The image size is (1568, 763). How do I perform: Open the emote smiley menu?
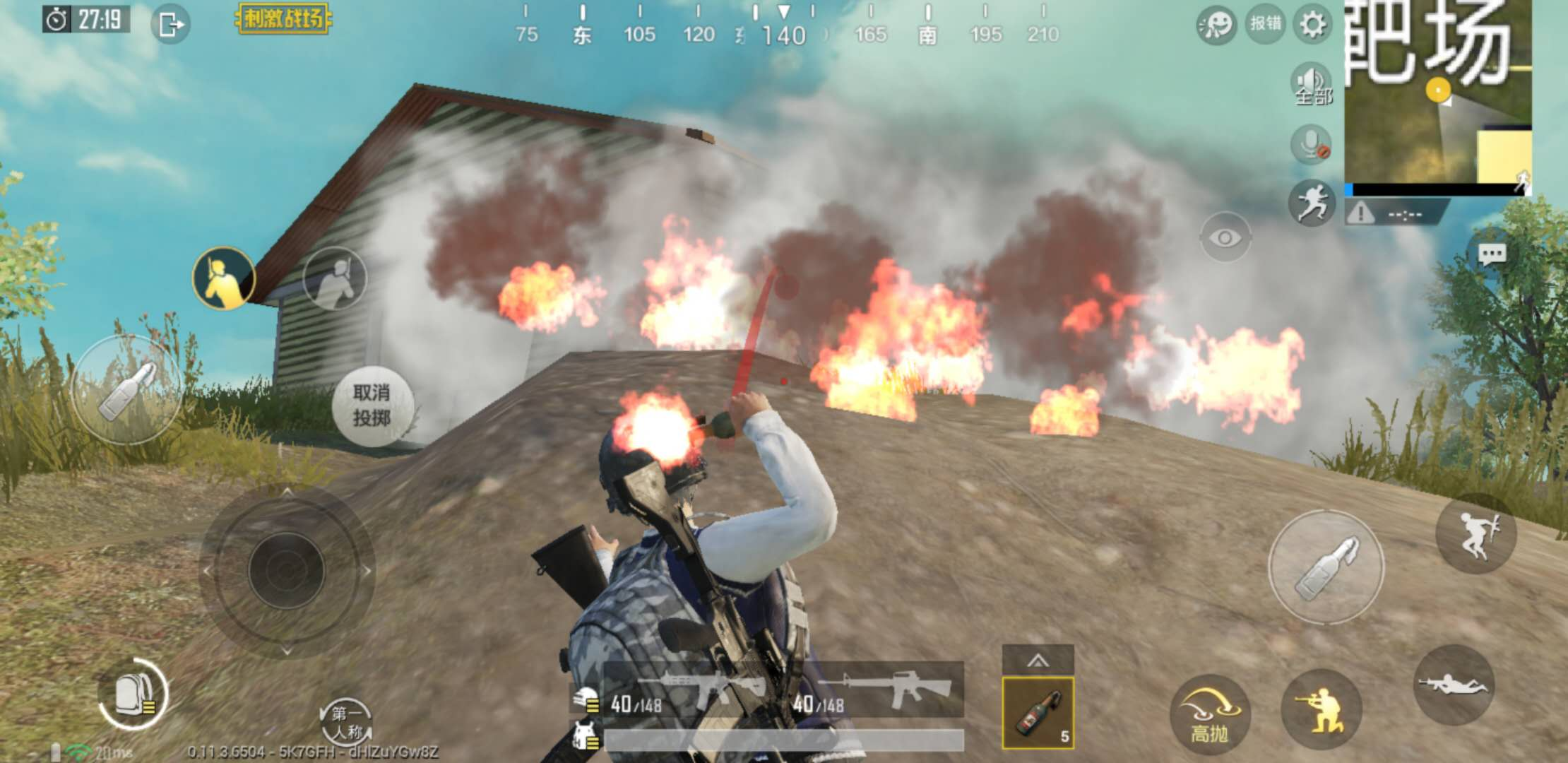(1216, 25)
